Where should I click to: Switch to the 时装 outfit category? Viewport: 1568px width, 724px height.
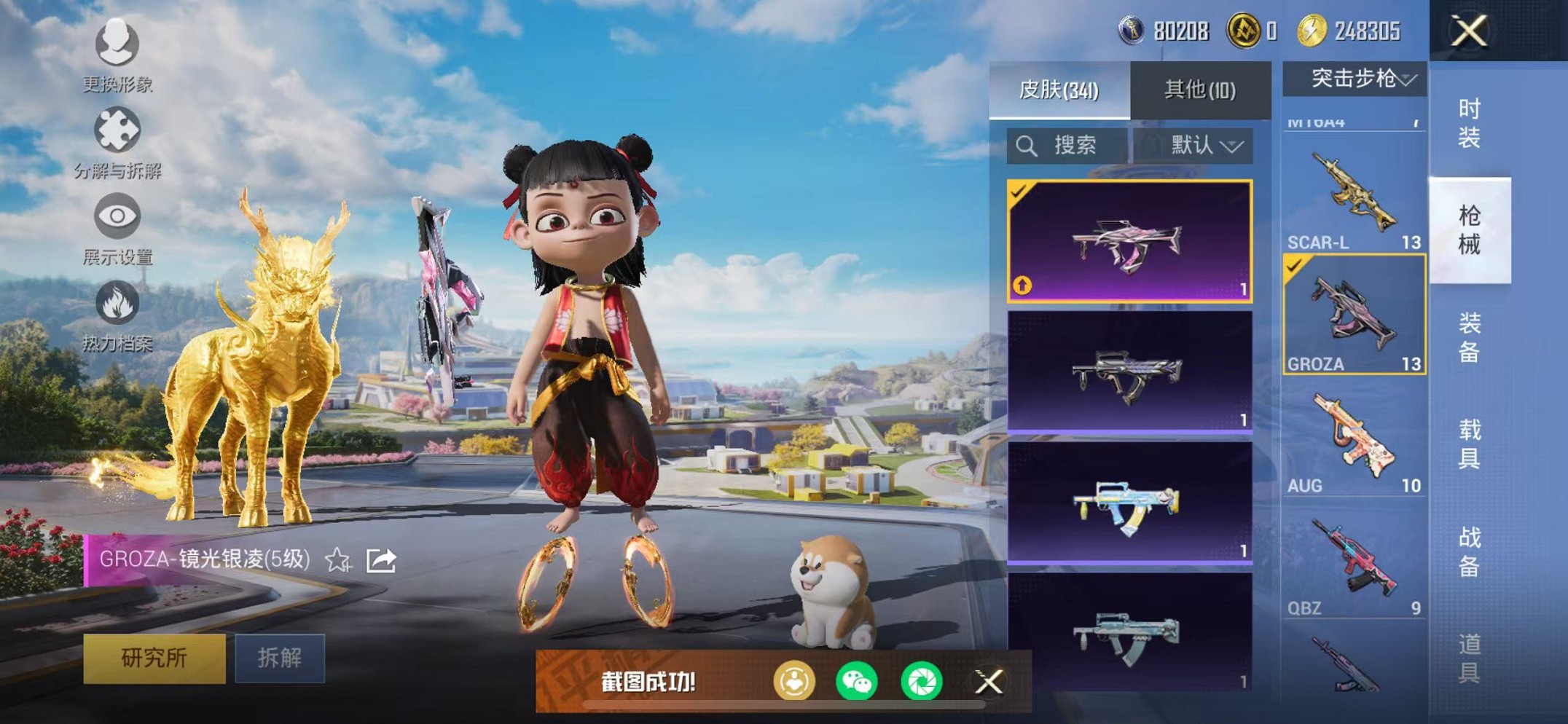(x=1469, y=124)
